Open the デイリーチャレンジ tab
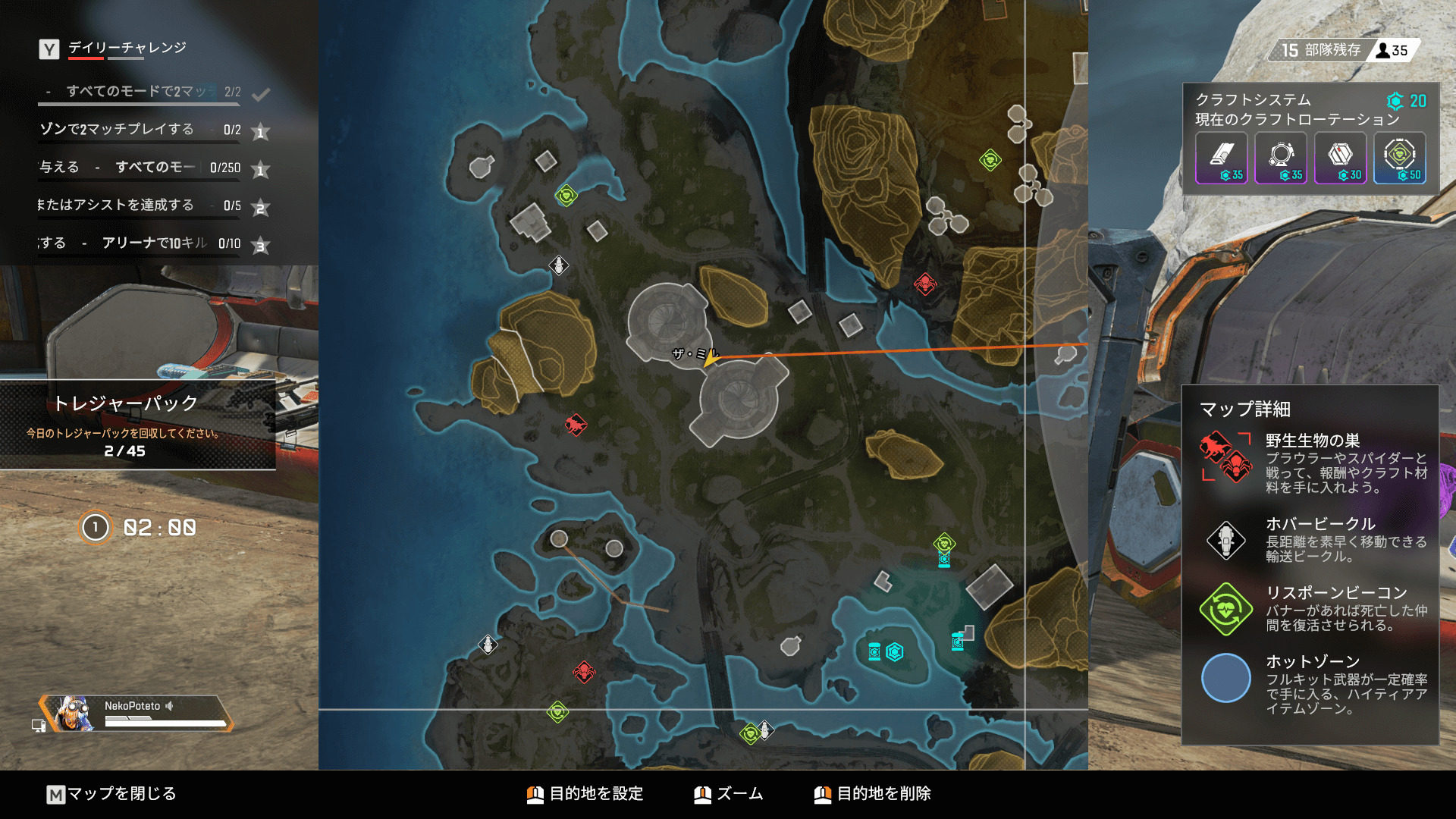Viewport: 1456px width, 819px height. coord(127,48)
